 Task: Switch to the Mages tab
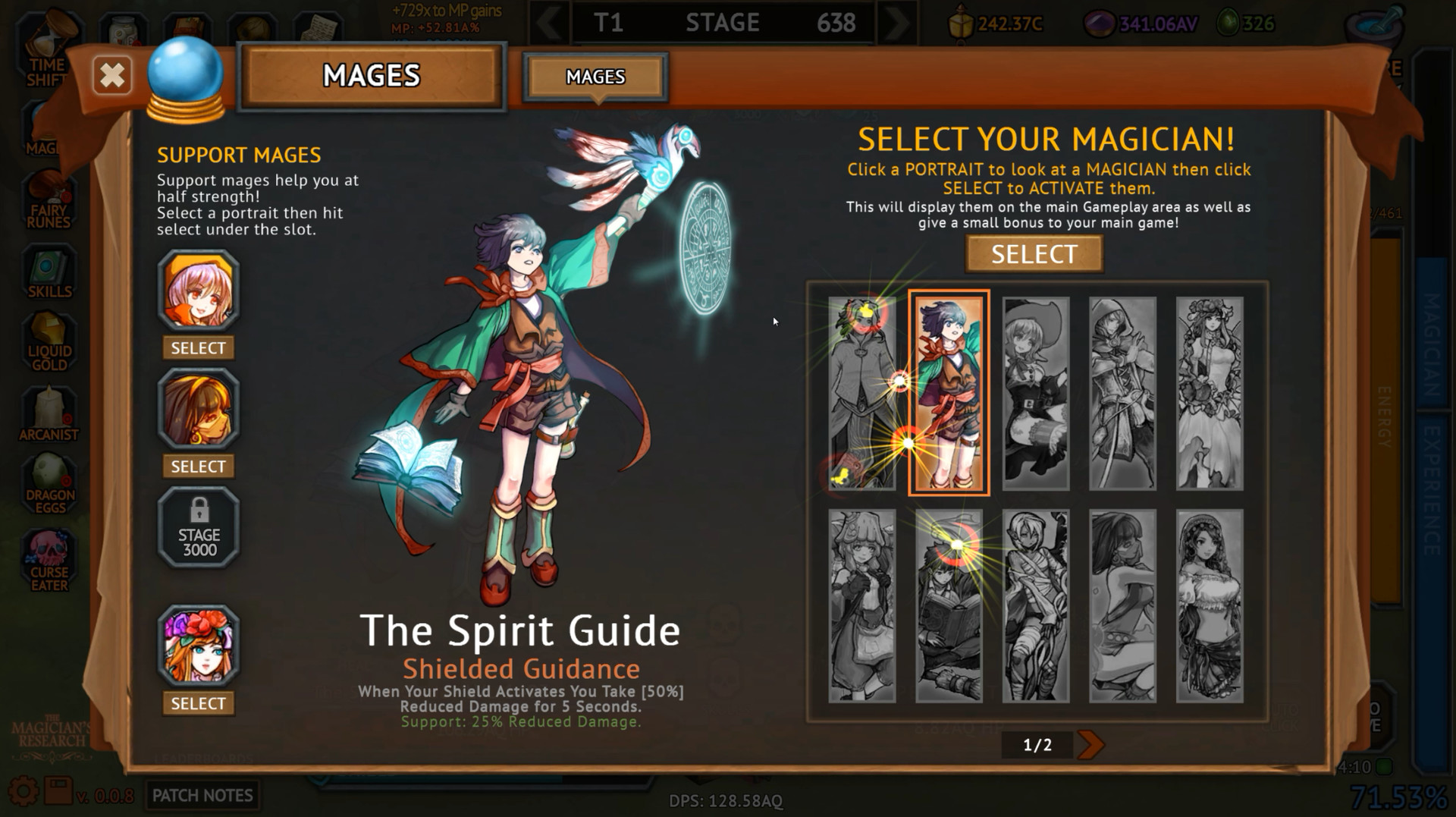coord(595,77)
